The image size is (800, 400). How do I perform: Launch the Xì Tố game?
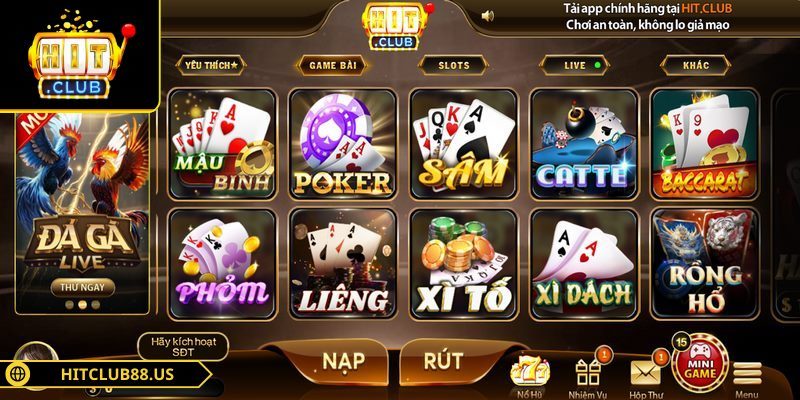tap(462, 263)
